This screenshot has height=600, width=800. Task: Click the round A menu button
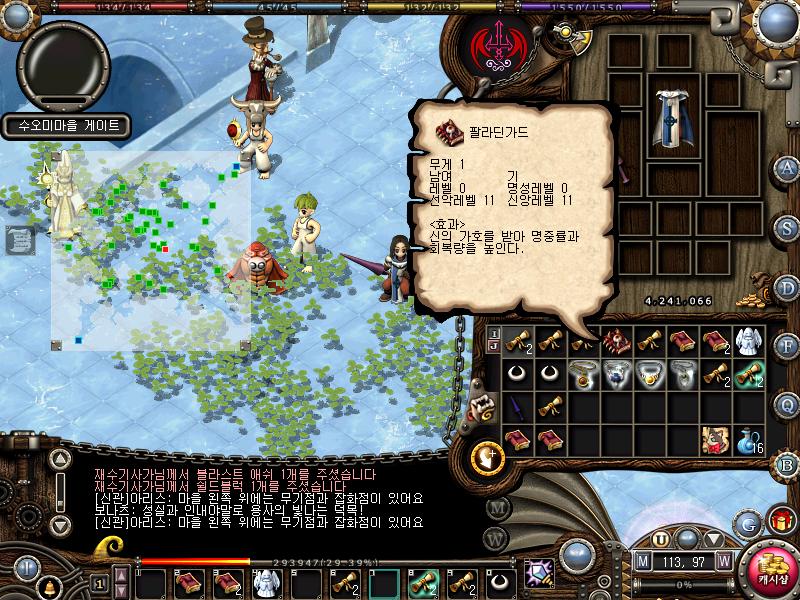787,167
